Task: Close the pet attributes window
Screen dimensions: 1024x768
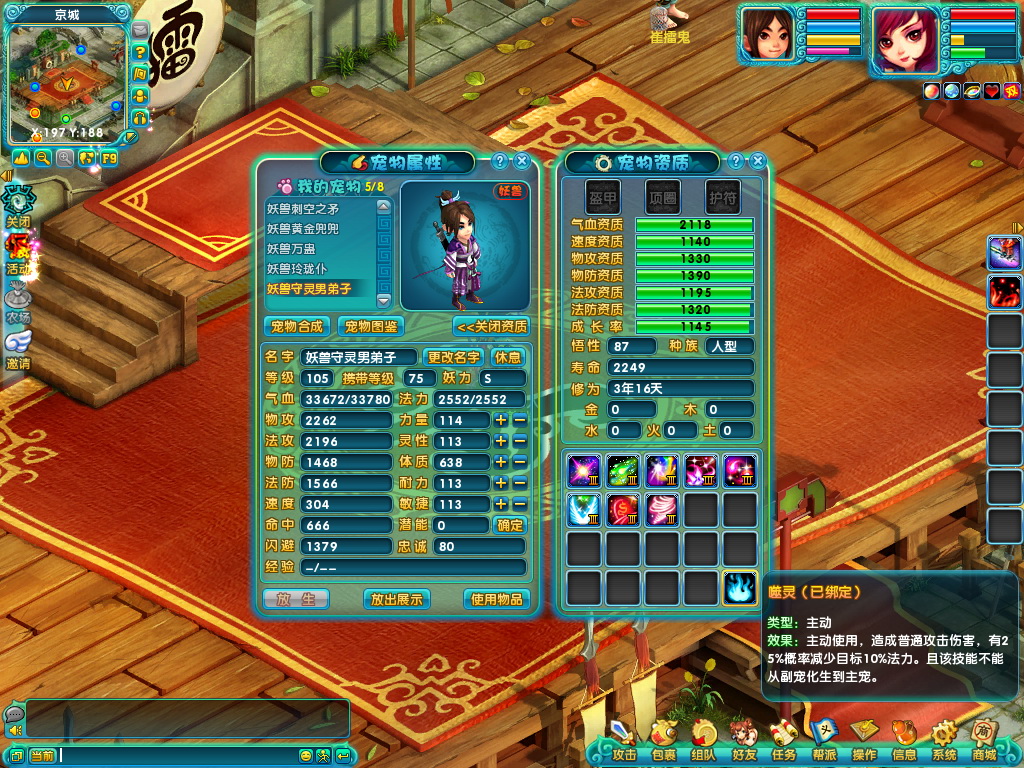Action: (x=521, y=161)
